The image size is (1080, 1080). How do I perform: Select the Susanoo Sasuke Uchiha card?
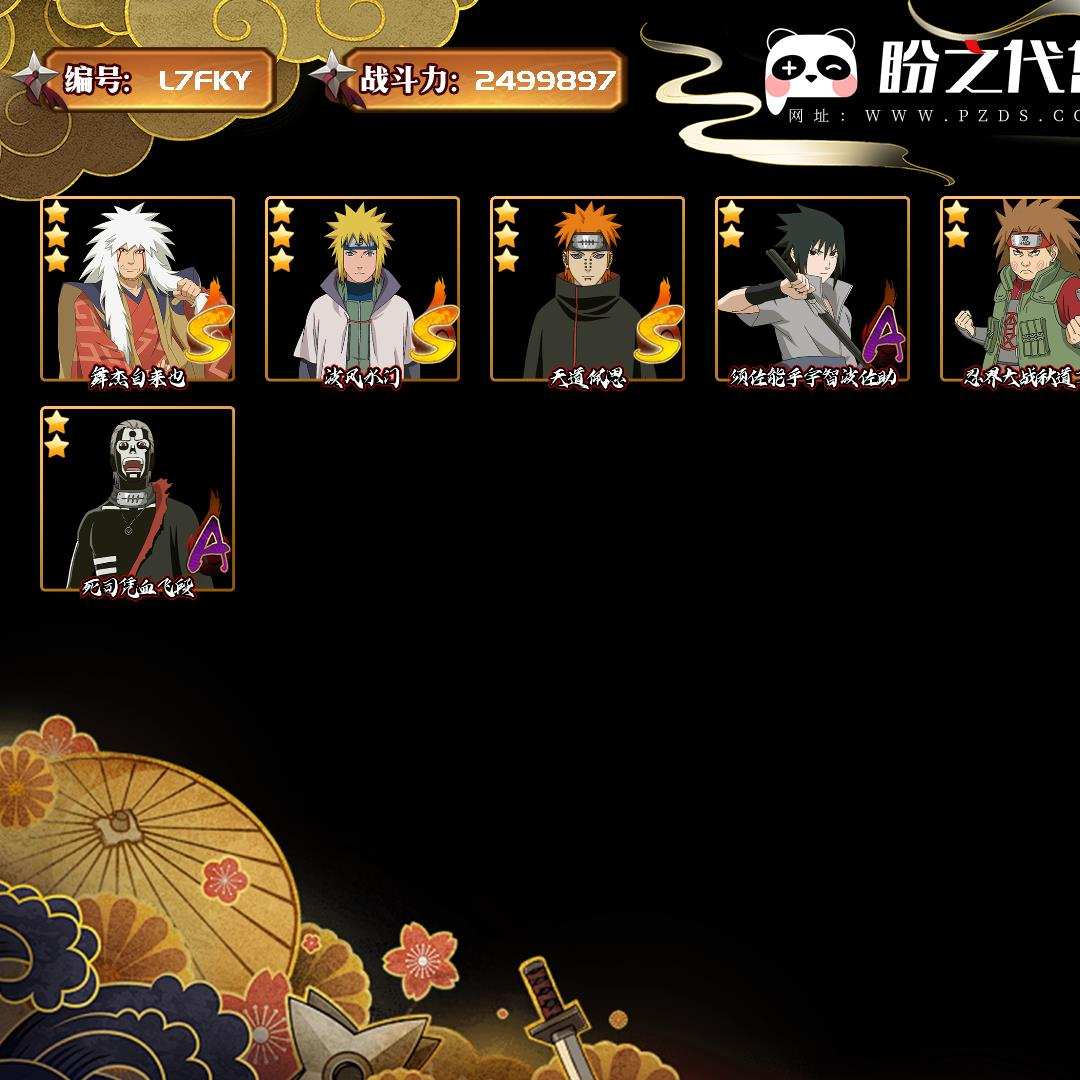812,289
